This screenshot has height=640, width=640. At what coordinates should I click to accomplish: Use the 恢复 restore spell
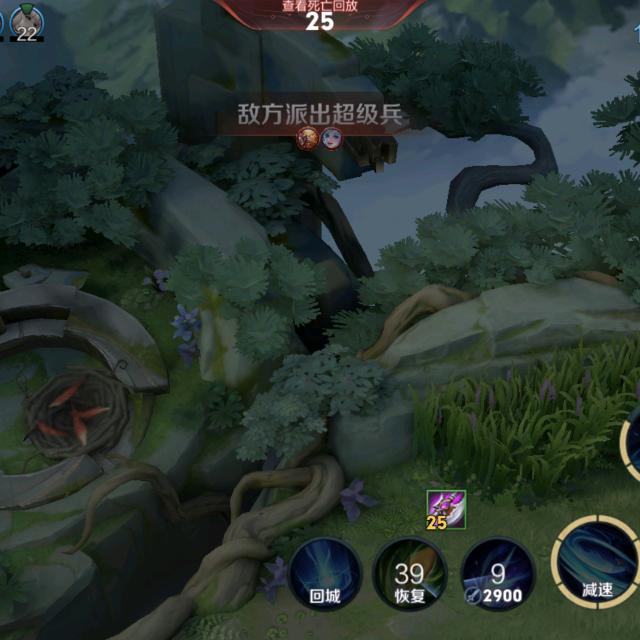coord(409,574)
